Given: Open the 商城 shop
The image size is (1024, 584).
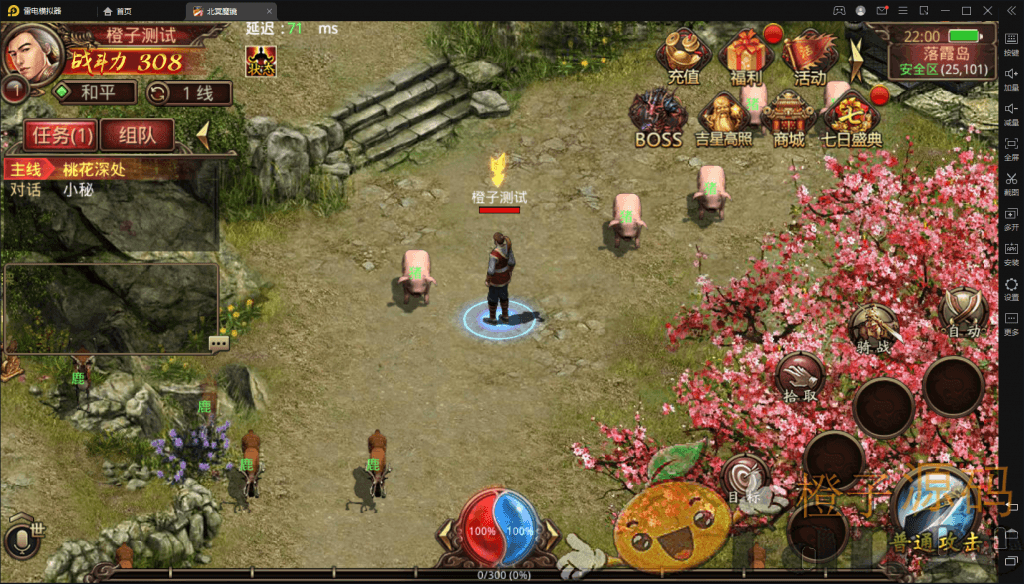Looking at the screenshot, I should point(788,120).
